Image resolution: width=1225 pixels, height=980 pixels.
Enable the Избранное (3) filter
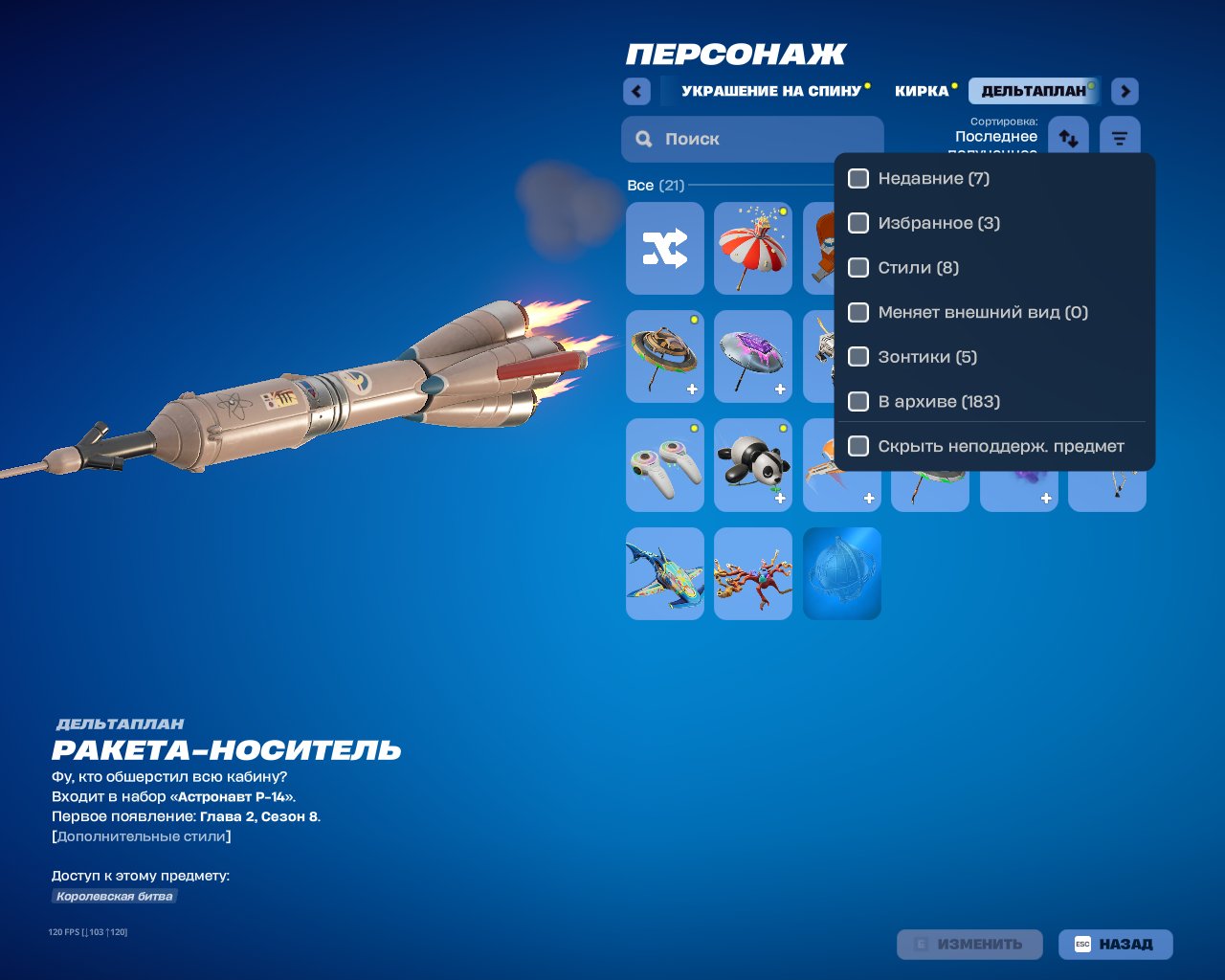point(858,223)
